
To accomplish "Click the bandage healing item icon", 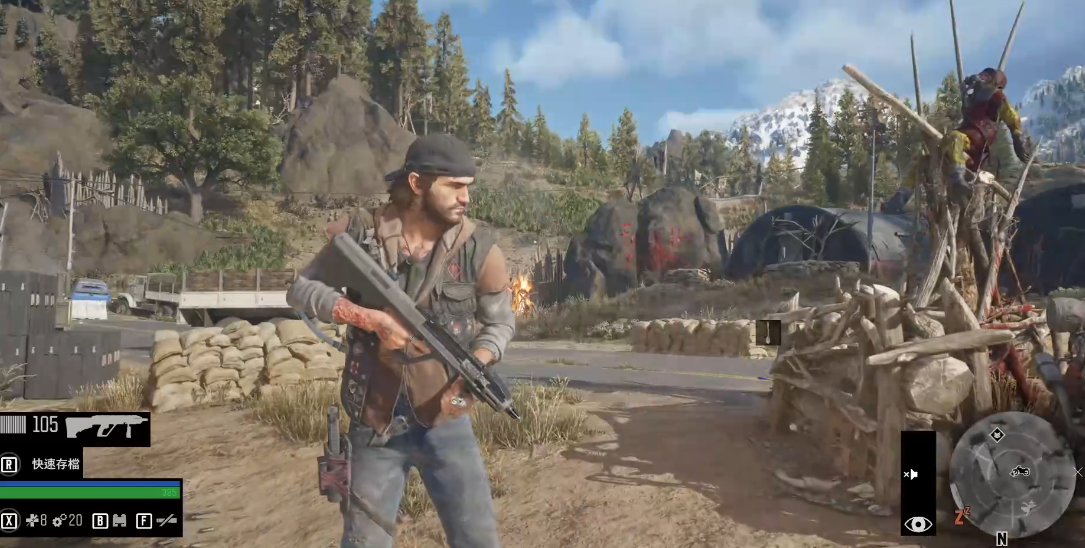I will (x=32, y=520).
